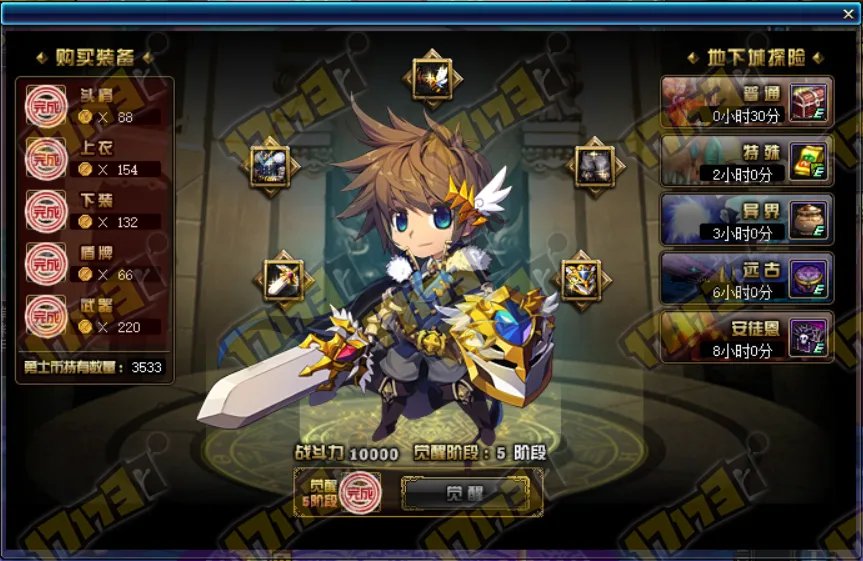Viewport: 863px width, 561px height.
Task: Open the golden shield equipment slot
Action: 580,279
